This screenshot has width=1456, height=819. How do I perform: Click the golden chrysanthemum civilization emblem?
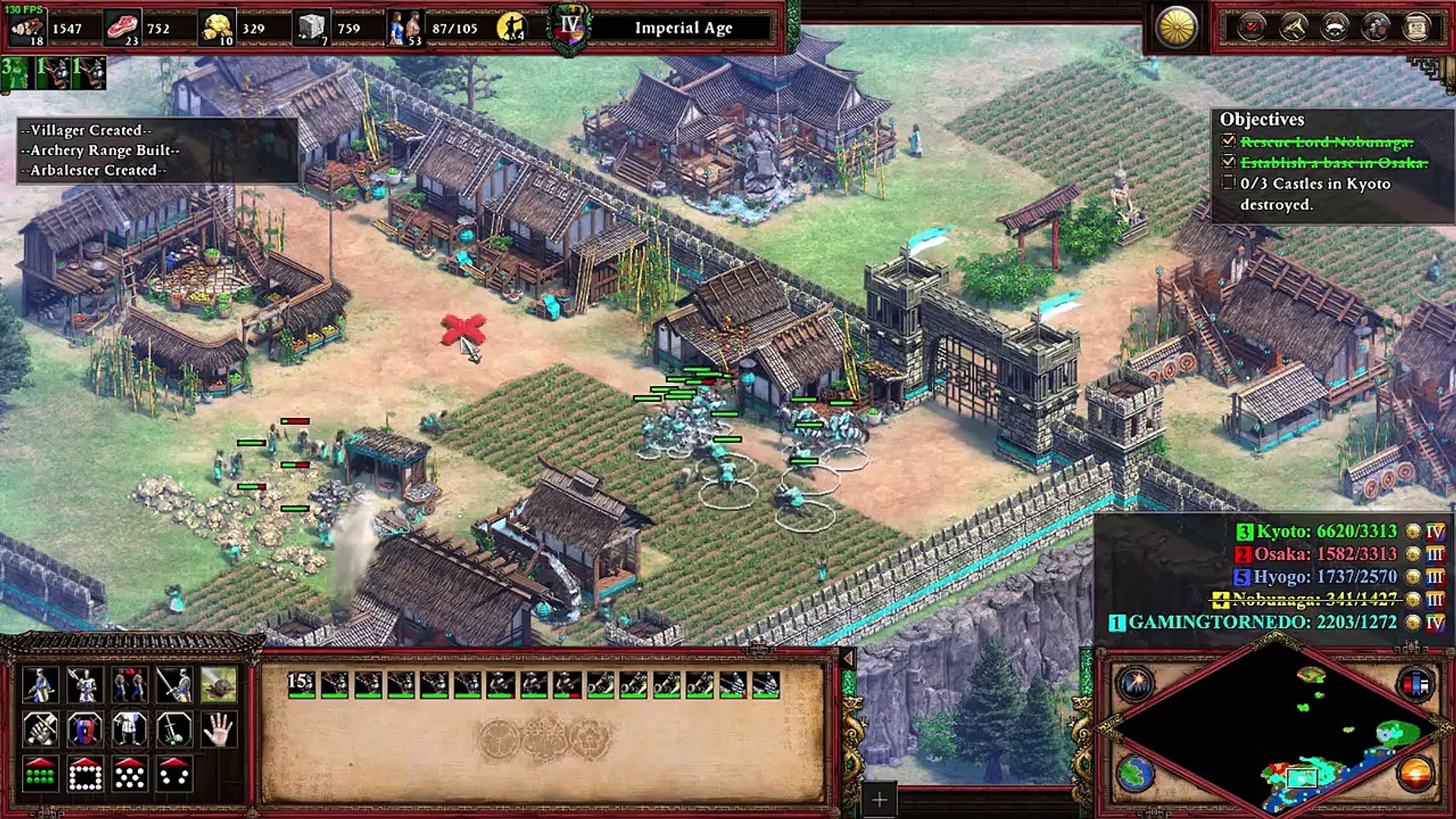(x=1175, y=28)
